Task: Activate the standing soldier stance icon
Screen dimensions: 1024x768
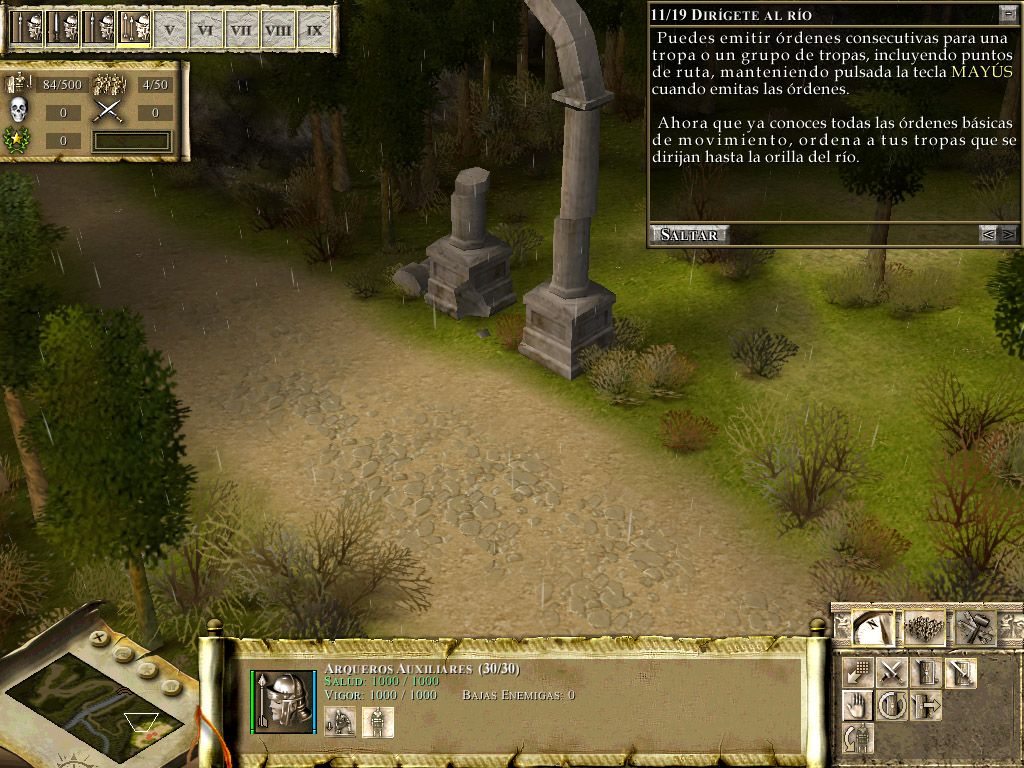Action: pyautogui.click(x=378, y=721)
